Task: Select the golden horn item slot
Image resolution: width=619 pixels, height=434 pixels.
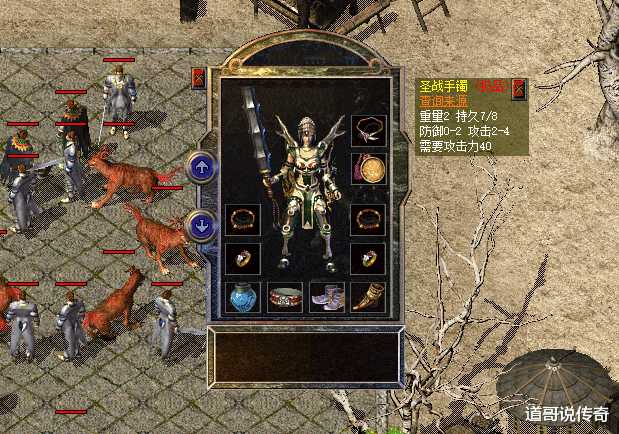Action: pos(369,297)
